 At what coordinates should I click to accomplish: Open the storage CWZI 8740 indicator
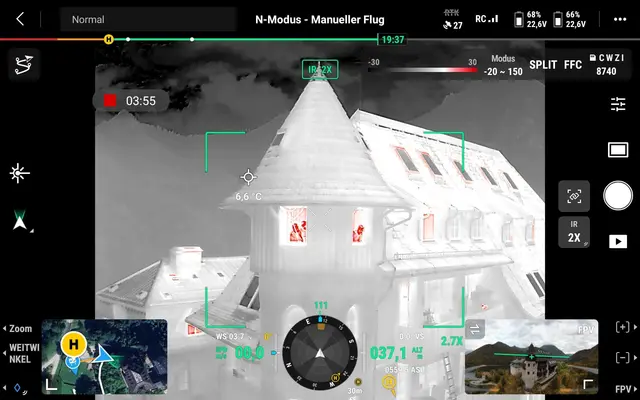tap(606, 65)
